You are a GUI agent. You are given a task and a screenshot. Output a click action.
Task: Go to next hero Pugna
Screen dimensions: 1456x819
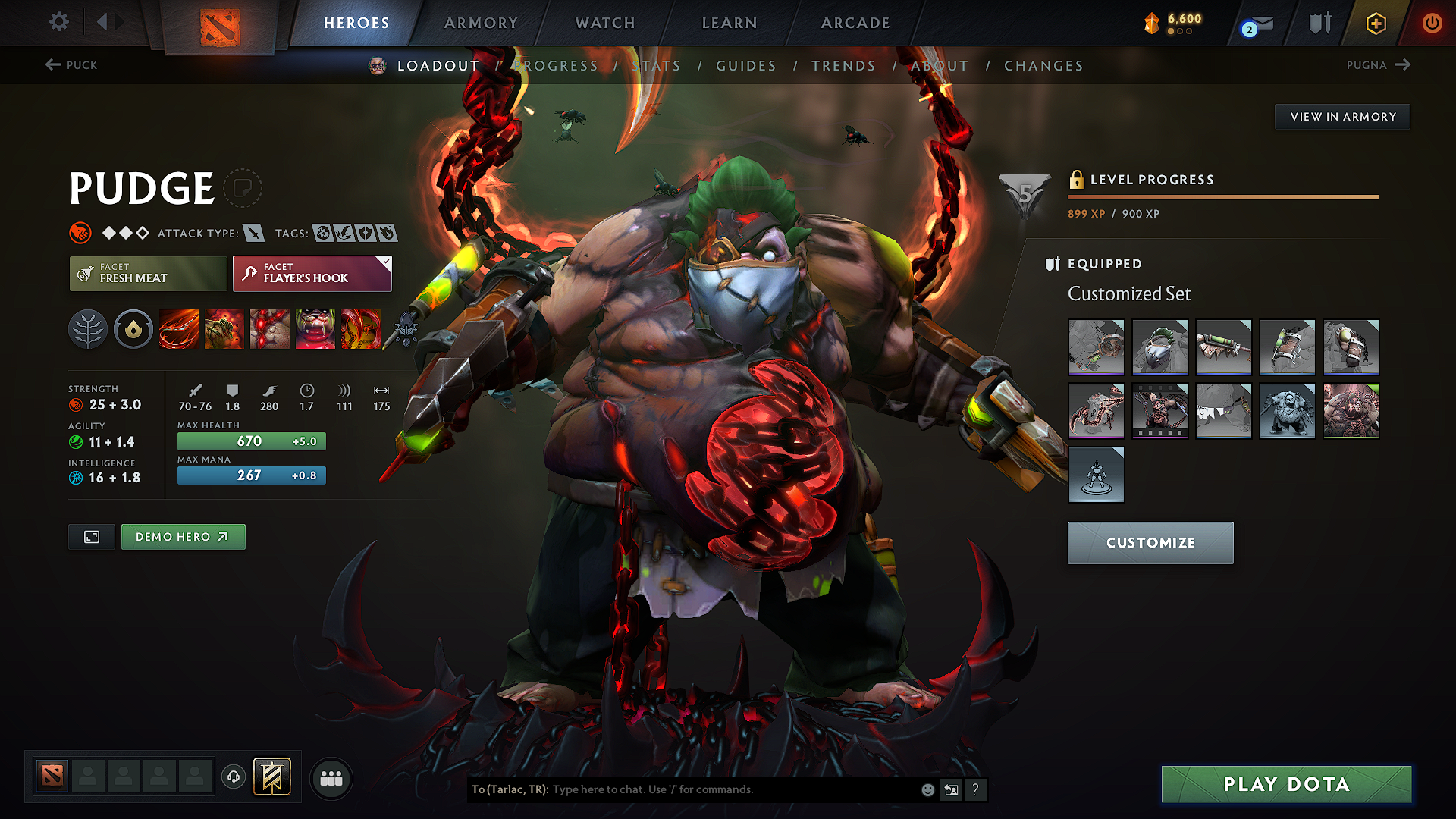pyautogui.click(x=1378, y=65)
